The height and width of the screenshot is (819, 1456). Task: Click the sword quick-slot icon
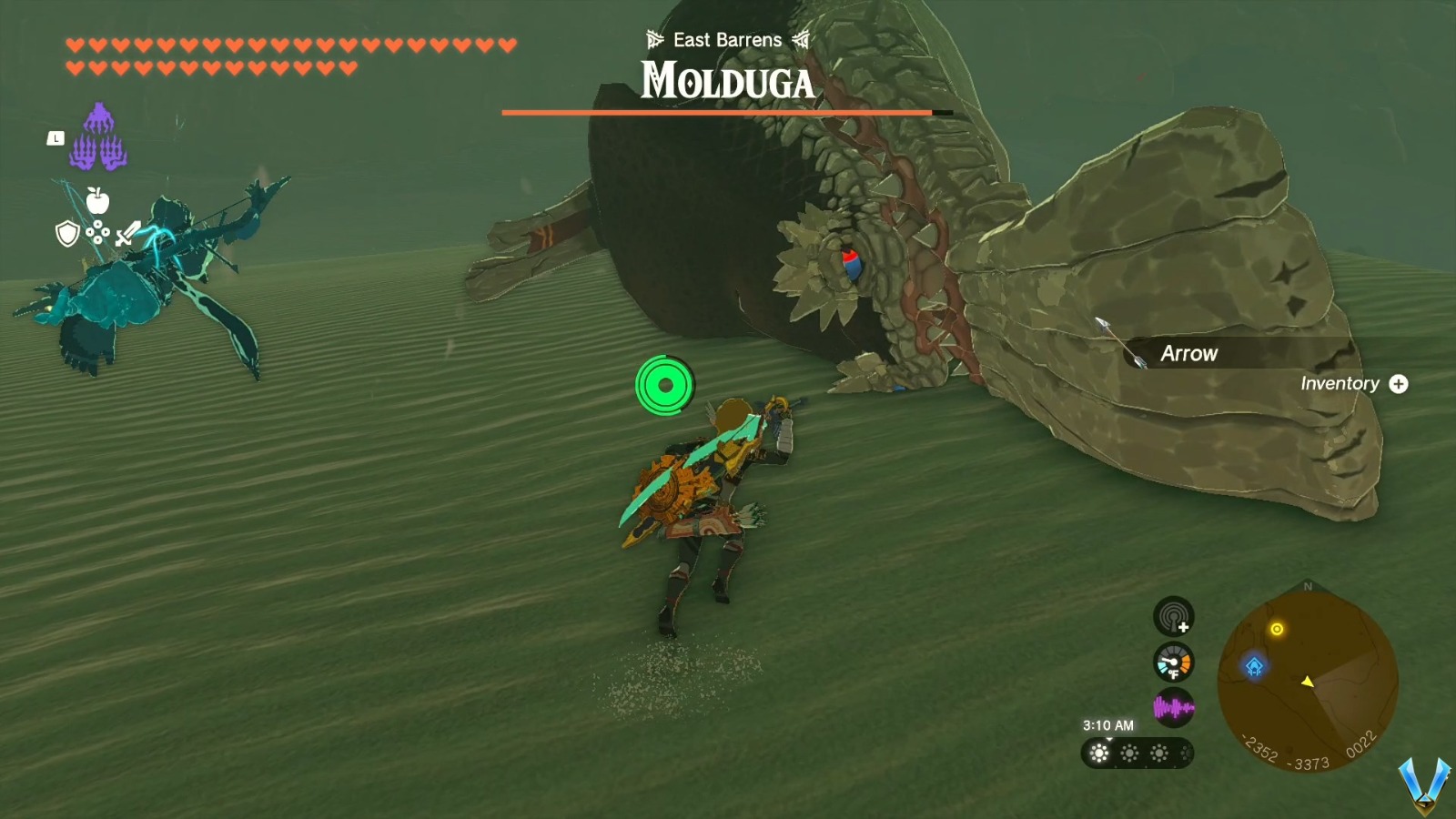[127, 232]
